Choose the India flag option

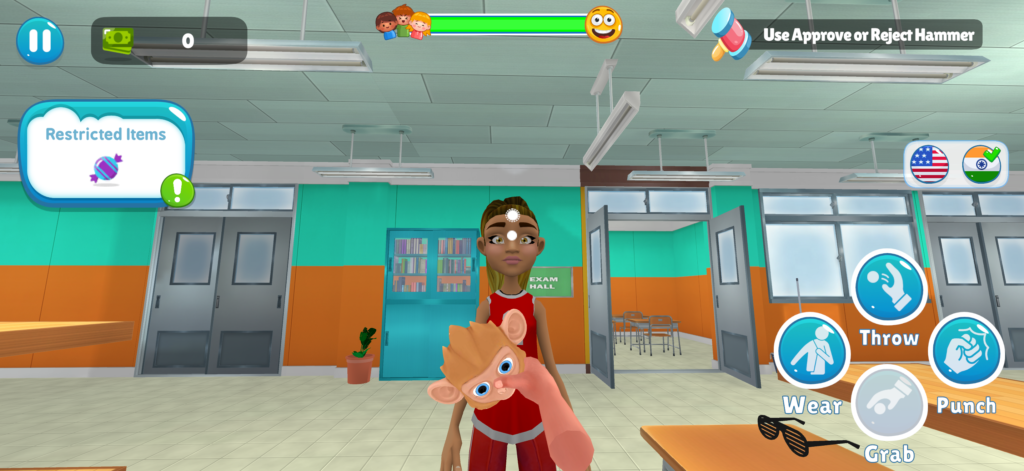tap(981, 164)
